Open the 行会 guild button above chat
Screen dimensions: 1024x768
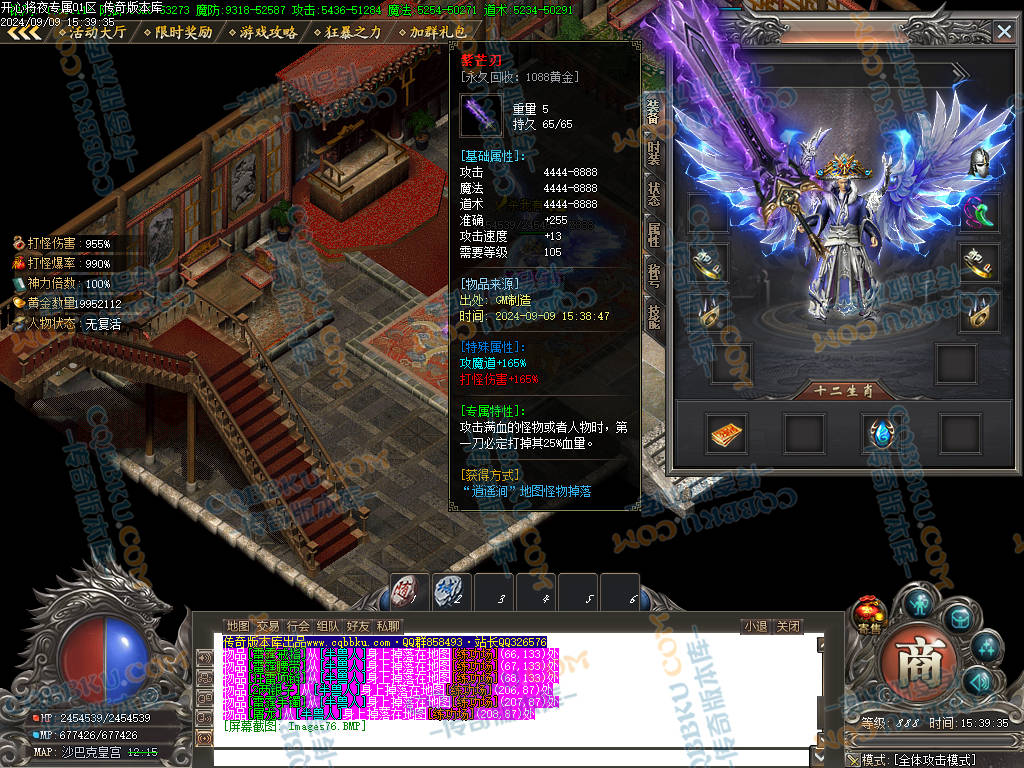tap(298, 627)
